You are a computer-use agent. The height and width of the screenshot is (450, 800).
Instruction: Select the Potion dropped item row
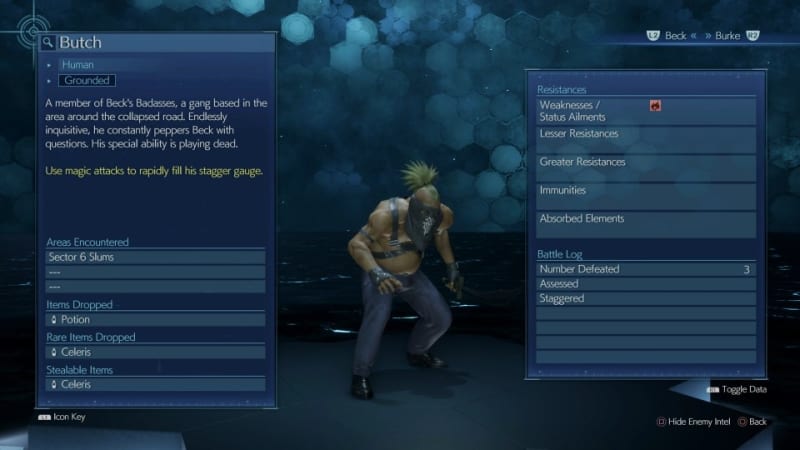[x=155, y=320]
